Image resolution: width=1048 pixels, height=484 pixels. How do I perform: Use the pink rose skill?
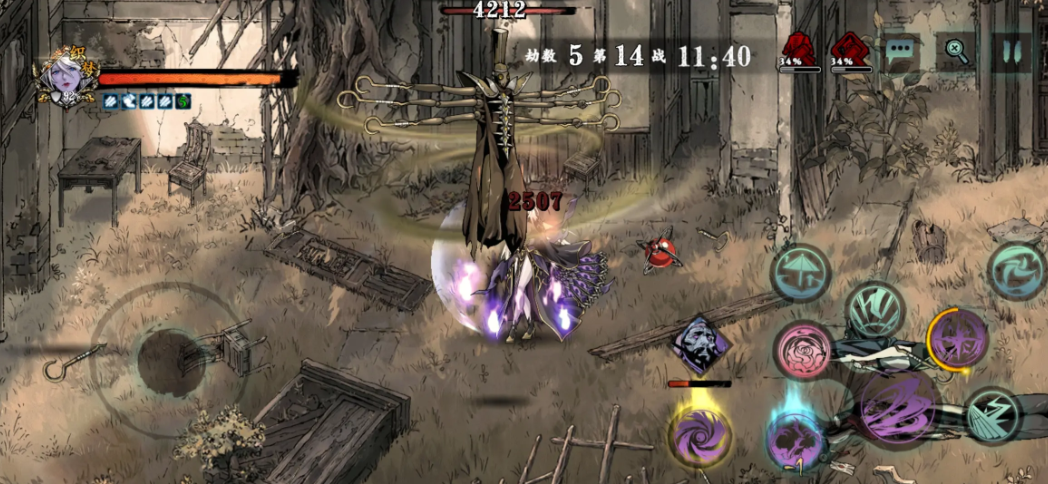(802, 349)
